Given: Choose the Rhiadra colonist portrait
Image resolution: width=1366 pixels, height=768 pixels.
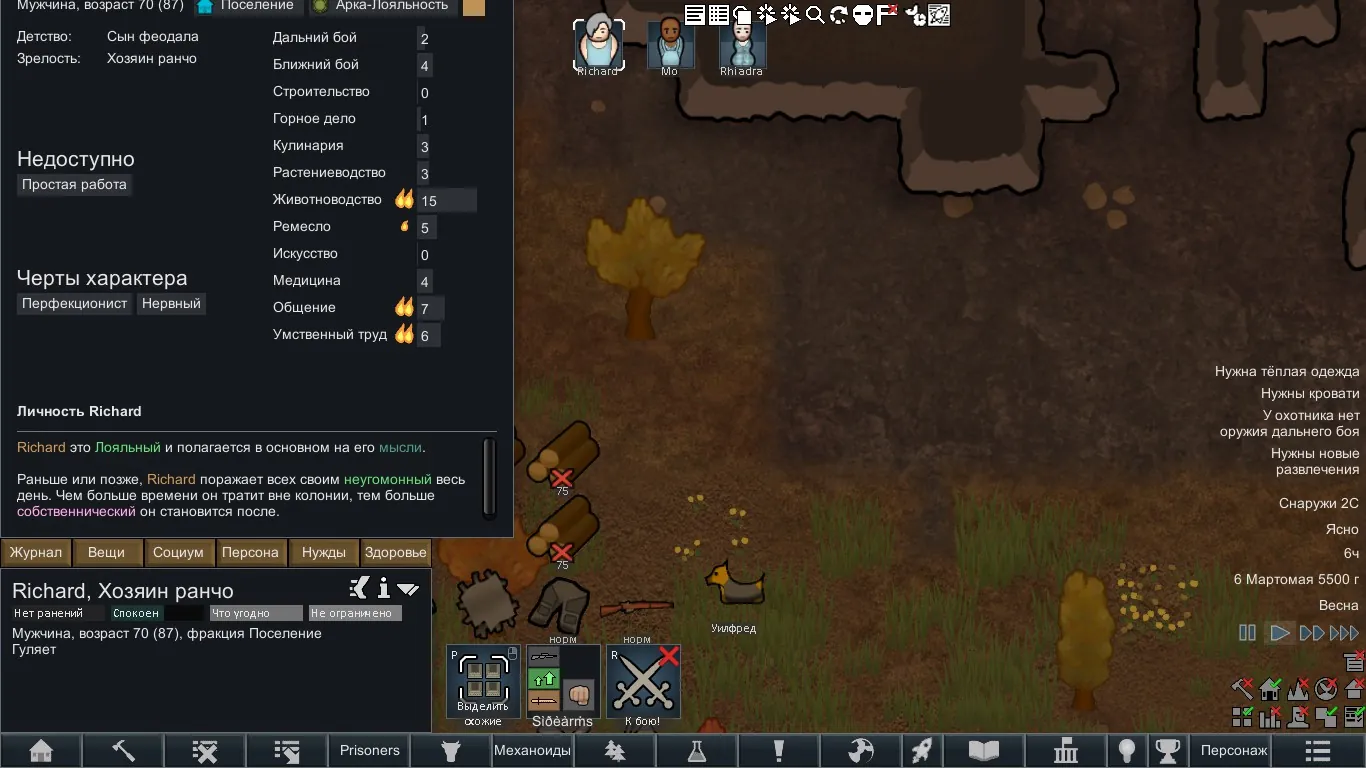Looking at the screenshot, I should pos(742,44).
